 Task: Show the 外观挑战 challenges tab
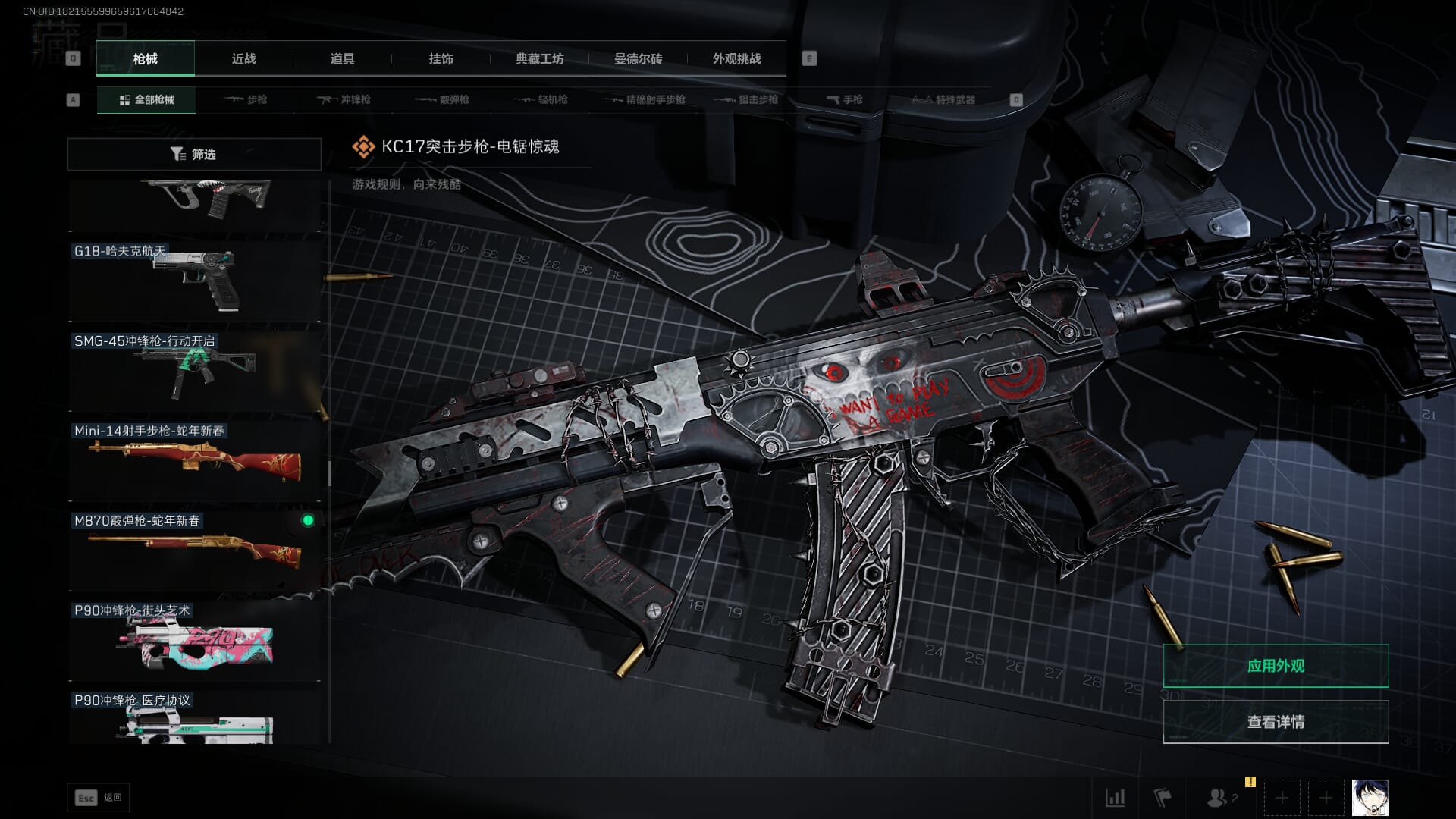(x=736, y=59)
